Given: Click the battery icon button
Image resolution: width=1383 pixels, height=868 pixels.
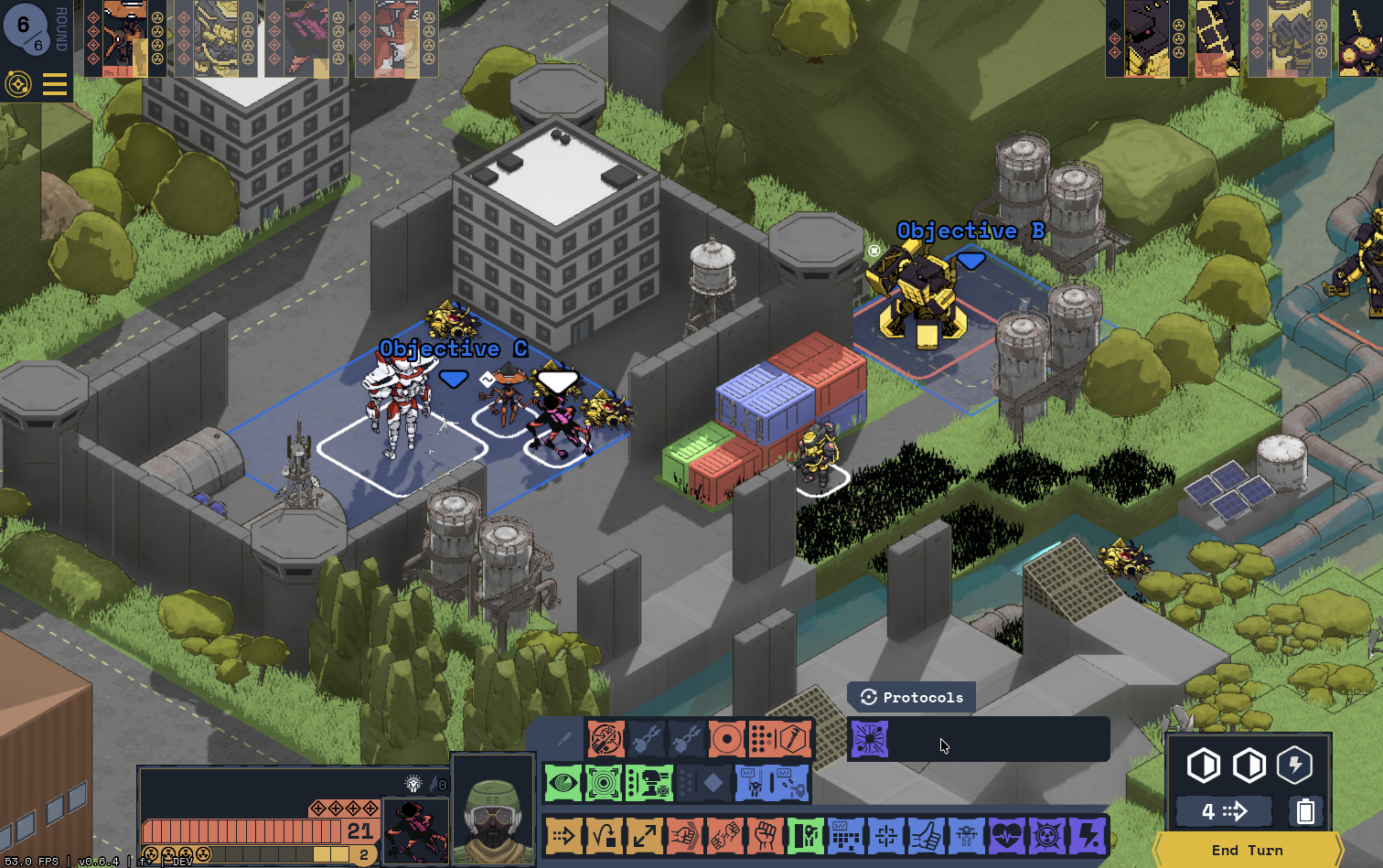Looking at the screenshot, I should [x=1305, y=811].
